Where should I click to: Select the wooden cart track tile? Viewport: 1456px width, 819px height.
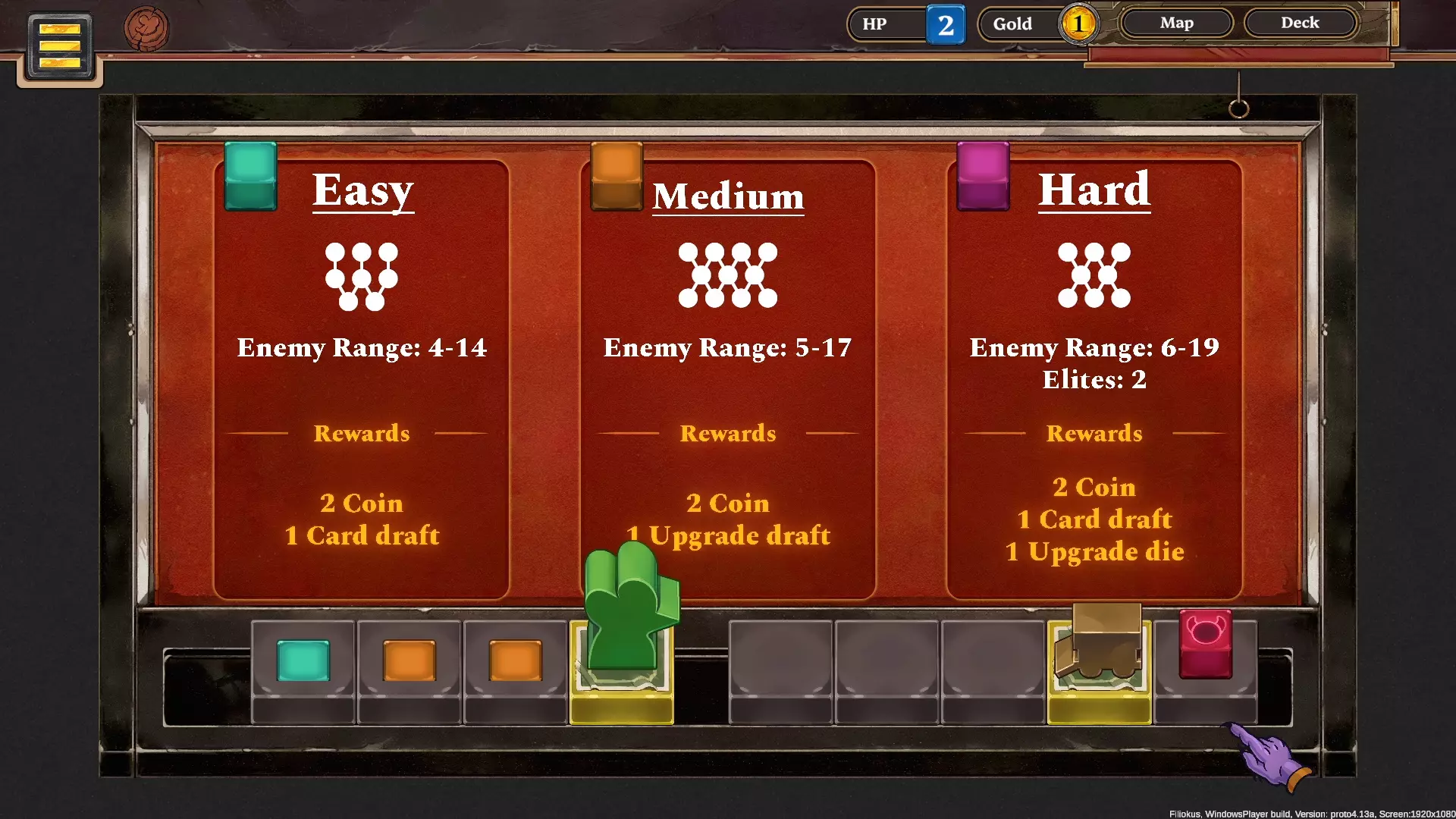tap(1100, 642)
